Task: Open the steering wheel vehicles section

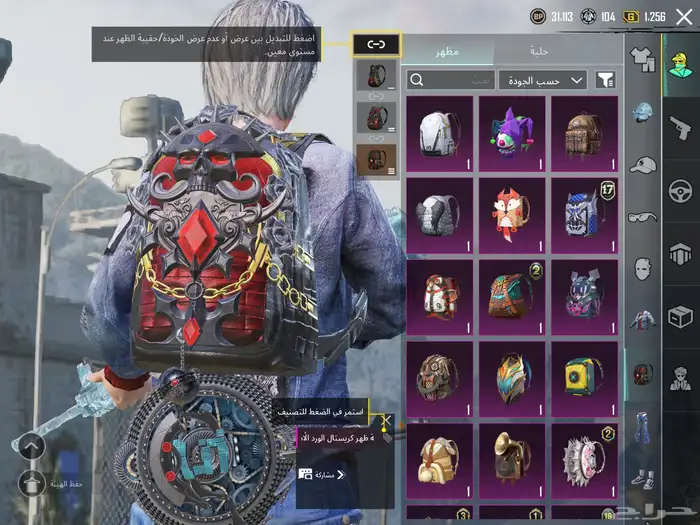Action: (x=680, y=190)
